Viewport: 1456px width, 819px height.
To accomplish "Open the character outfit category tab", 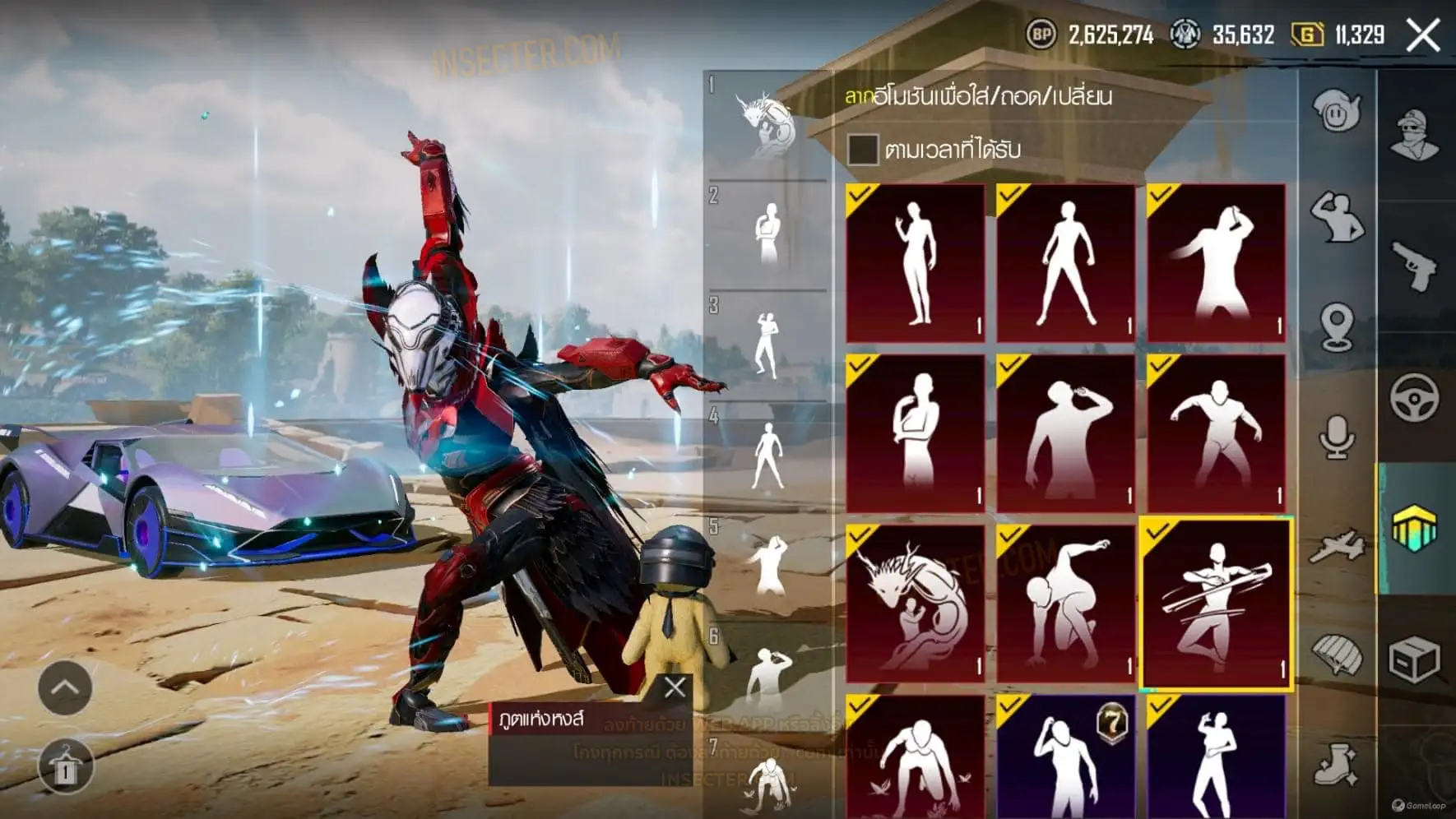I will pos(1415,135).
